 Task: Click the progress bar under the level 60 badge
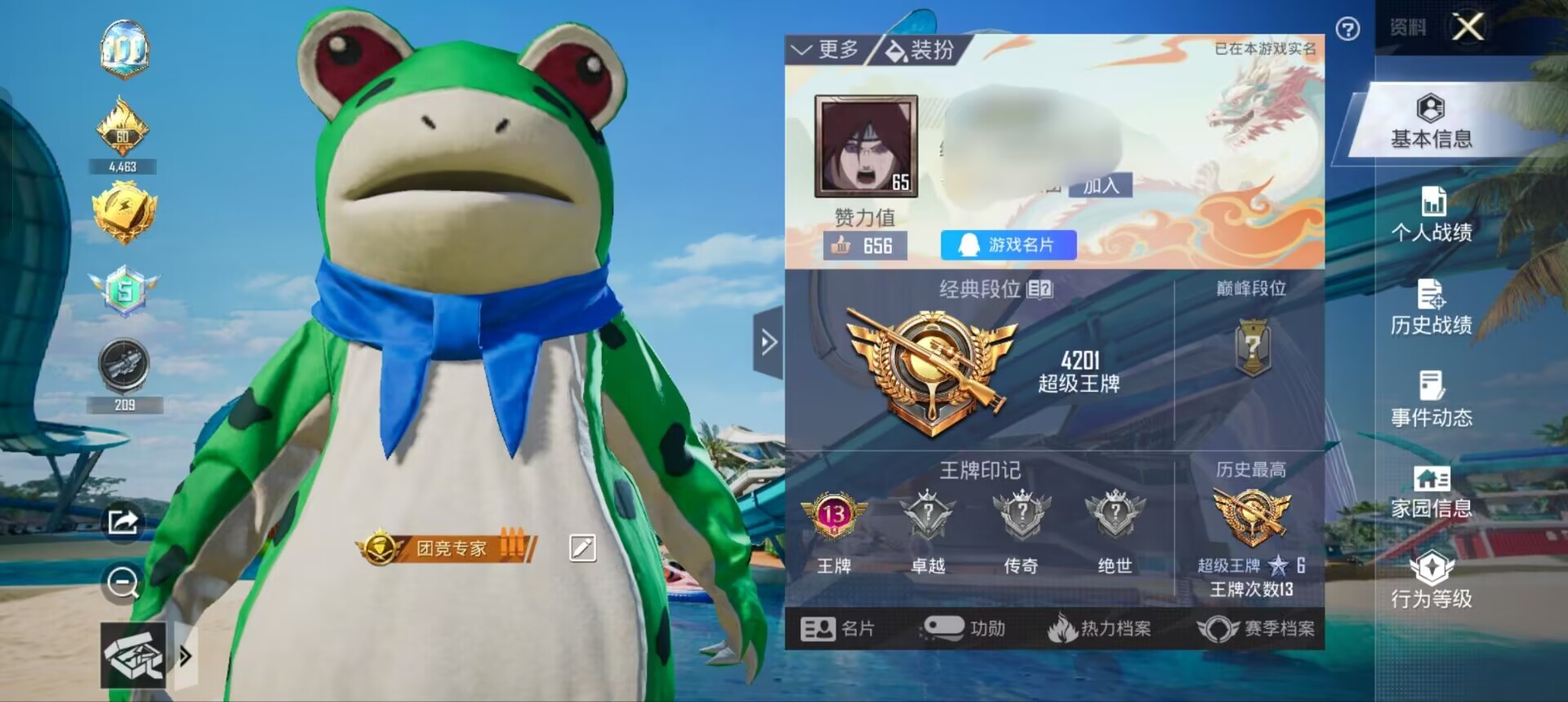pos(124,167)
